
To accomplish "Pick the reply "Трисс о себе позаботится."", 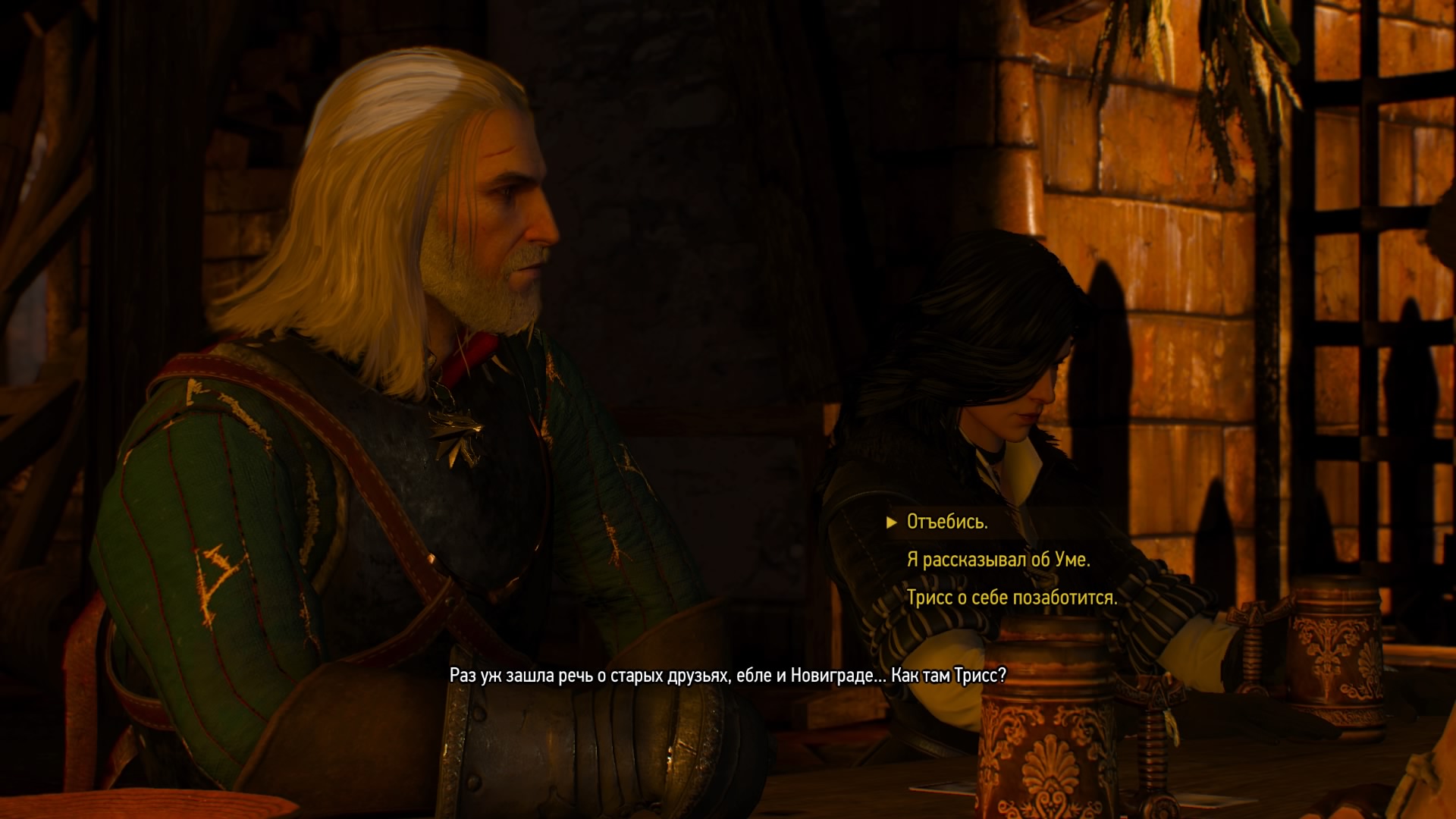I will [1012, 598].
